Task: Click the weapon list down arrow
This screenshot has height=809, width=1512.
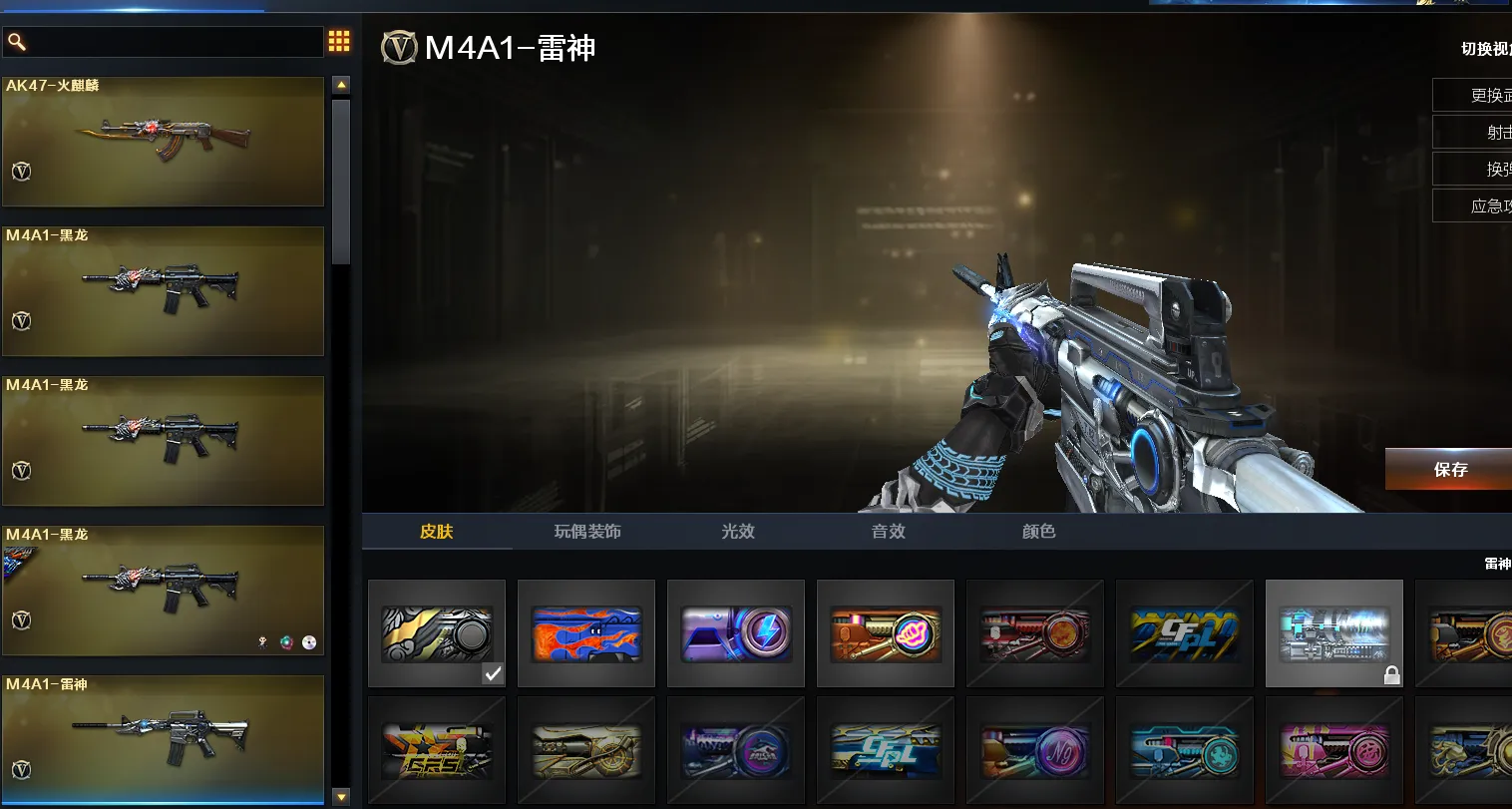Action: click(341, 796)
